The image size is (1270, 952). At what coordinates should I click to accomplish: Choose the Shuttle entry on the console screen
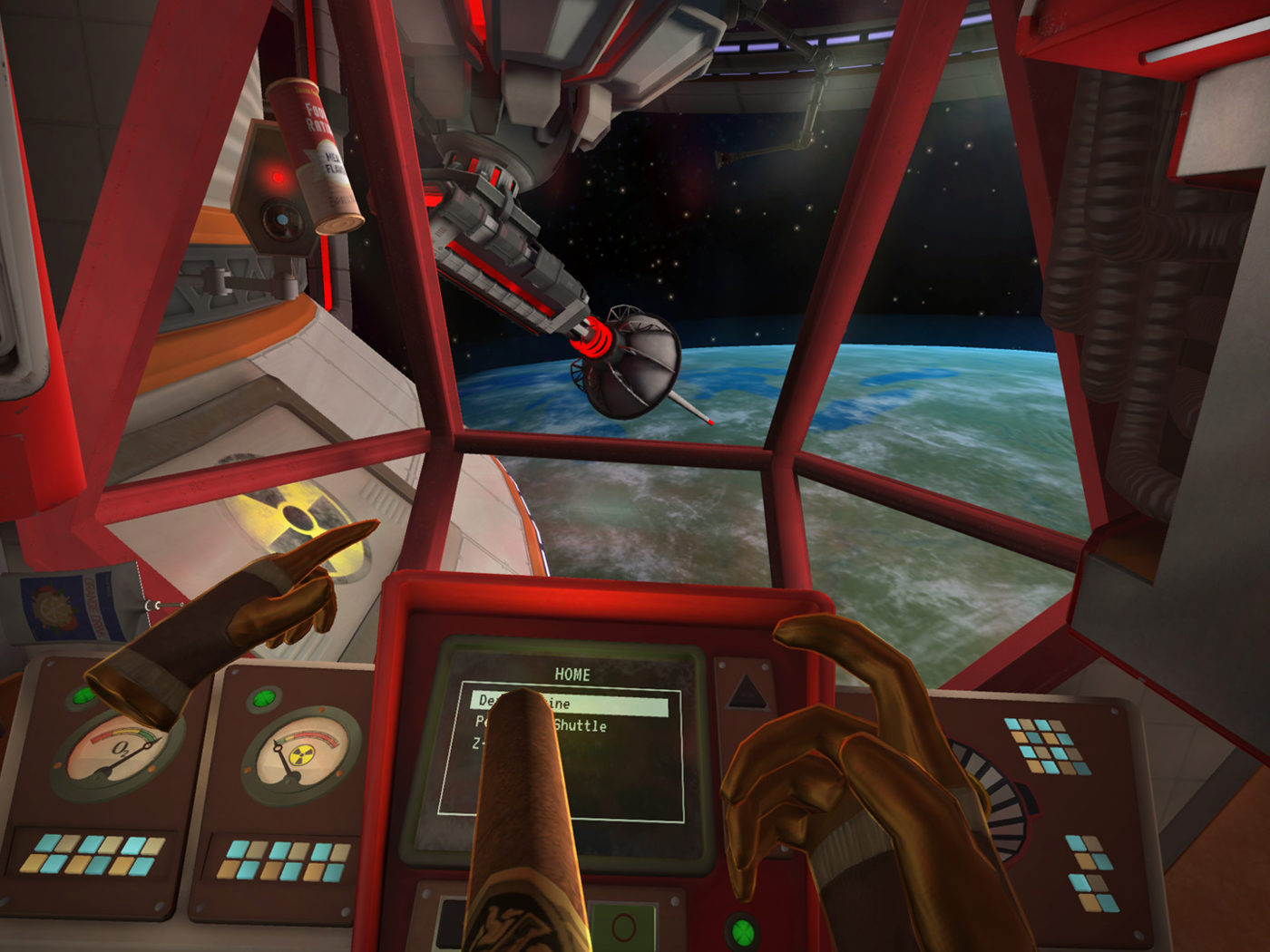tap(581, 725)
